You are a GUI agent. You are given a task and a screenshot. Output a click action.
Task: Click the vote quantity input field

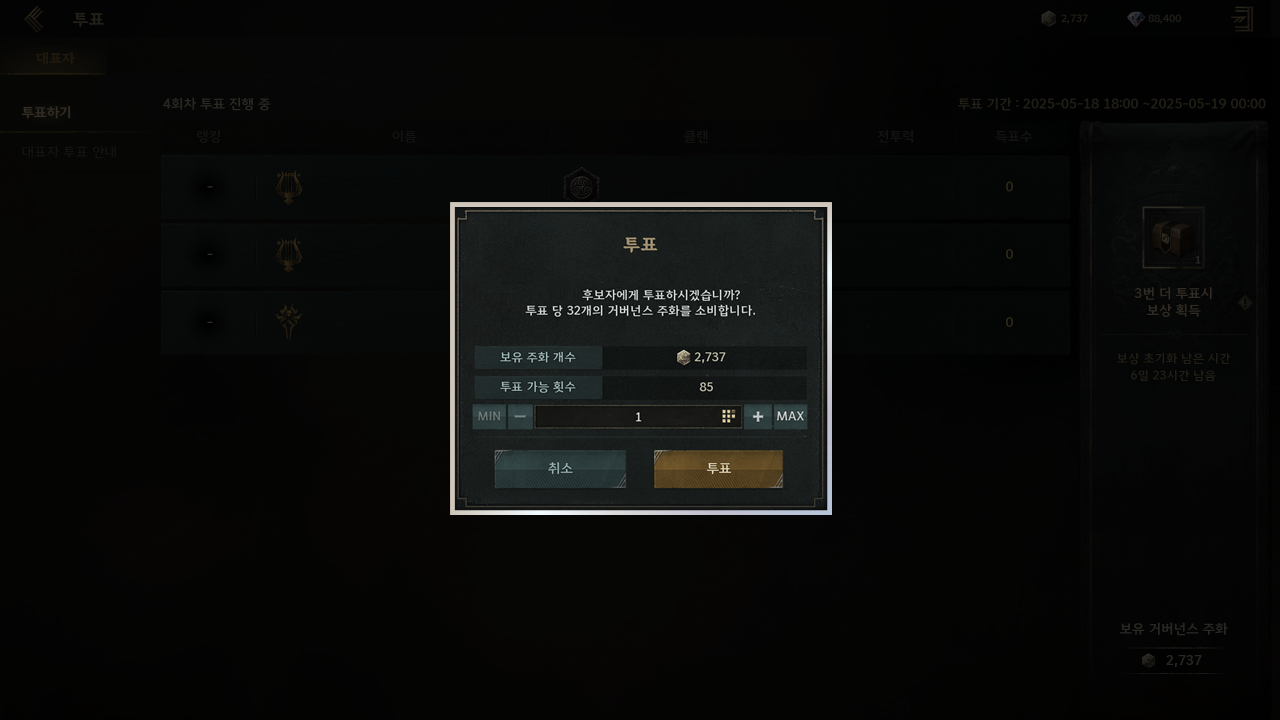[x=628, y=417]
